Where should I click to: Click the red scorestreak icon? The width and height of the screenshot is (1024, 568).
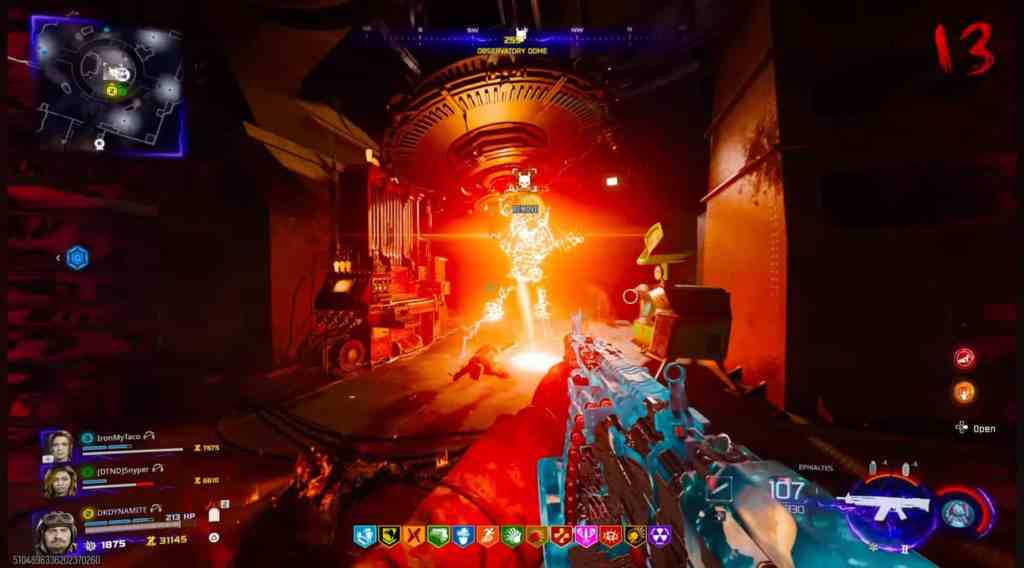964,358
